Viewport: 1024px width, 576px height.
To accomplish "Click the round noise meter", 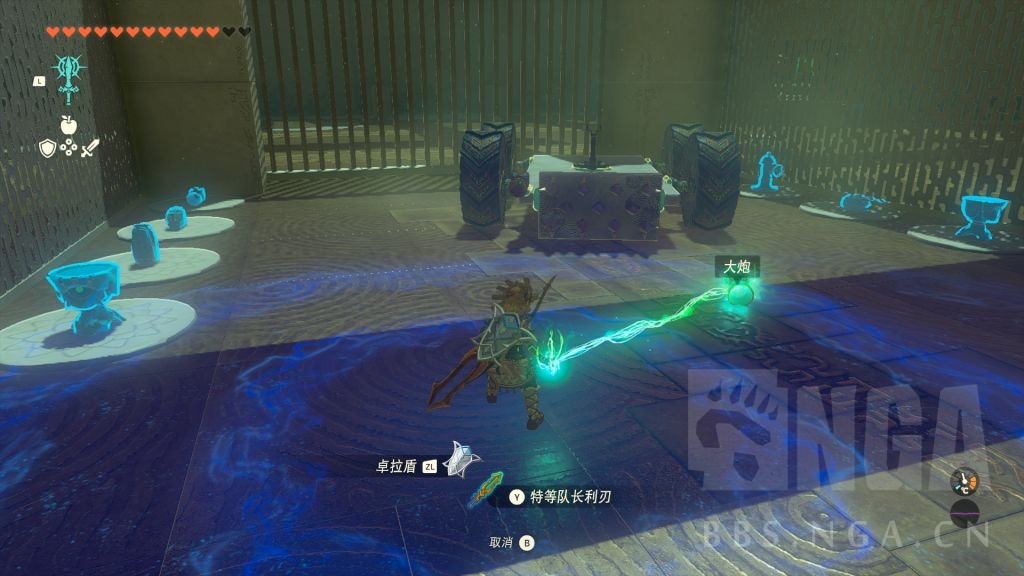I will click(965, 515).
